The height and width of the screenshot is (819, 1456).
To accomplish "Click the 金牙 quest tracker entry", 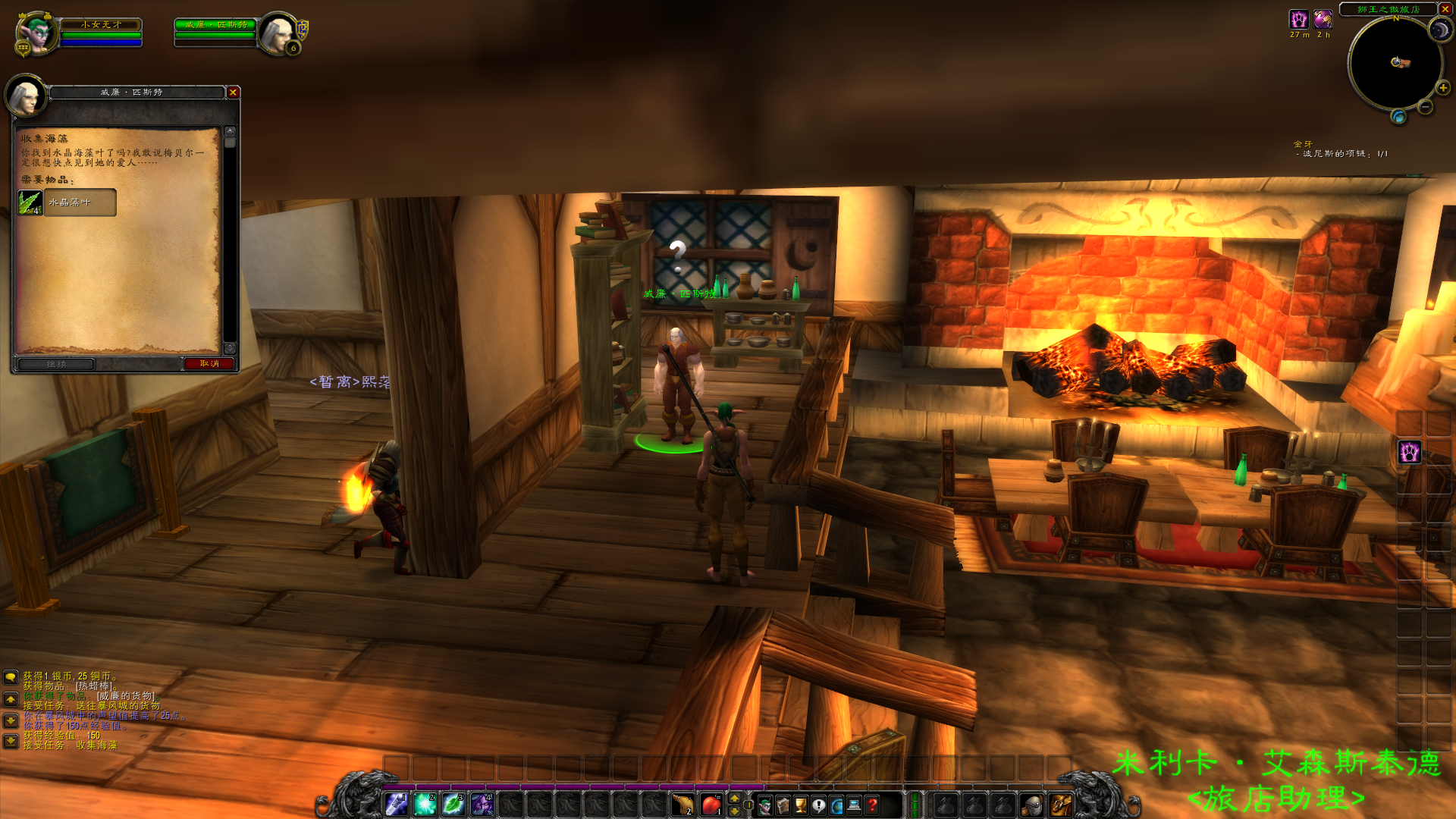I will tap(1303, 144).
